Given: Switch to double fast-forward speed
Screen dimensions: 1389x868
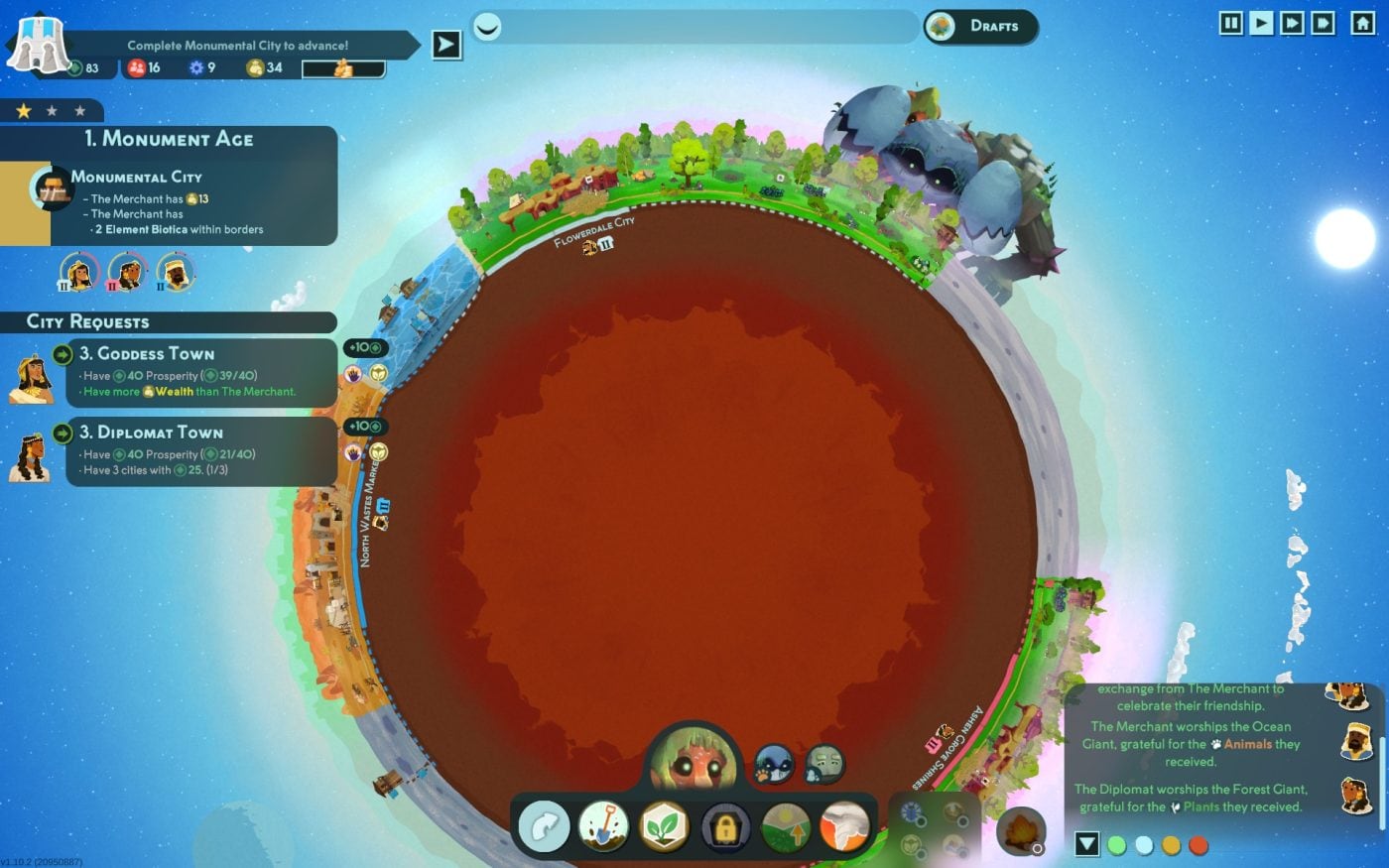Looking at the screenshot, I should [x=1292, y=23].
